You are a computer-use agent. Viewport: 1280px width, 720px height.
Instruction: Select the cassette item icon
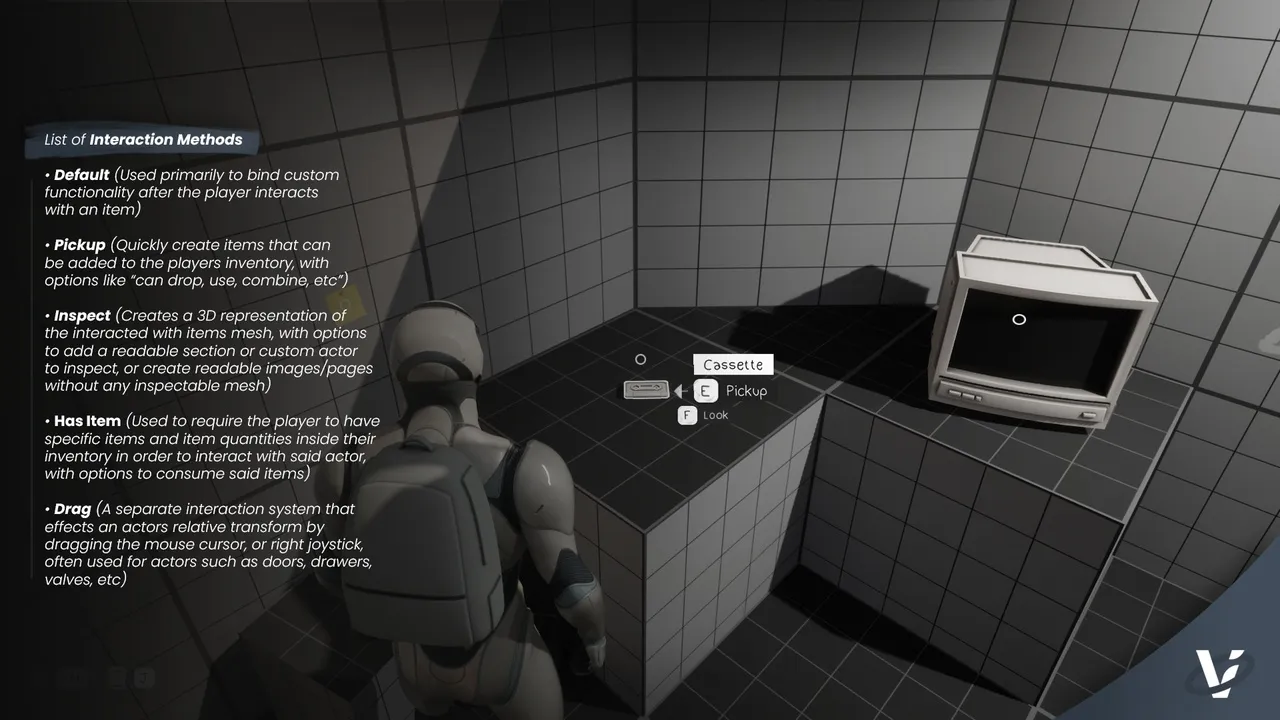[645, 390]
